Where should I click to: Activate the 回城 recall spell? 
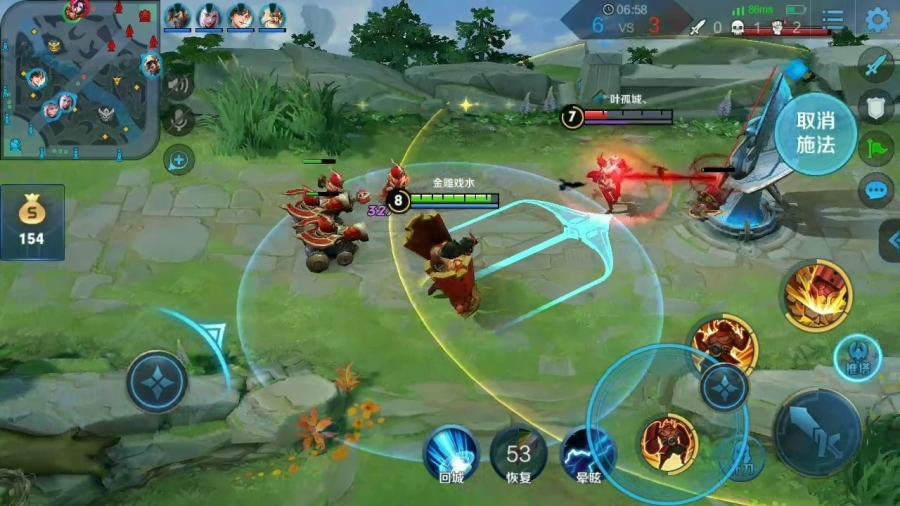[451, 452]
